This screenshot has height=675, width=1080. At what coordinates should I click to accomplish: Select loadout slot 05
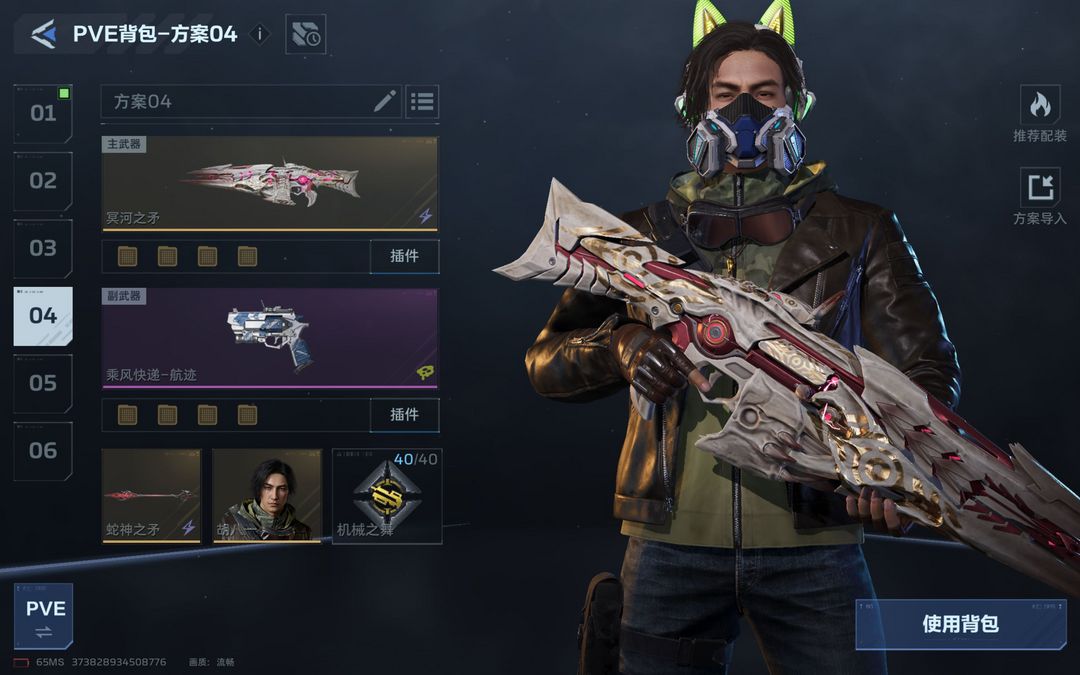click(x=43, y=383)
